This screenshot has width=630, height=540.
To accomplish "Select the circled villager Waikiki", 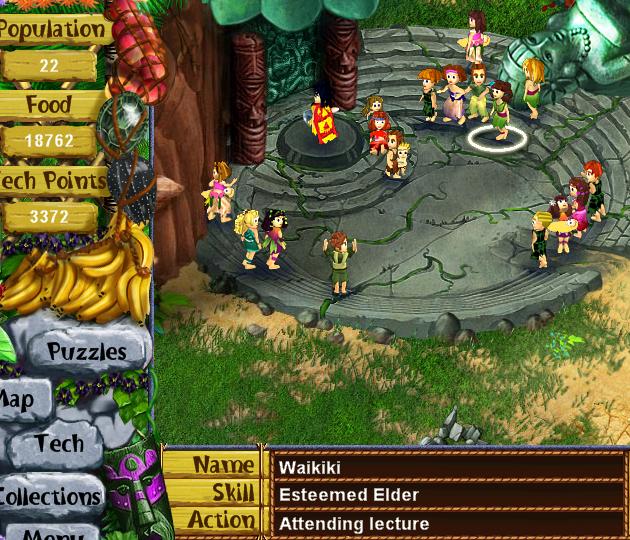I will pos(500,114).
